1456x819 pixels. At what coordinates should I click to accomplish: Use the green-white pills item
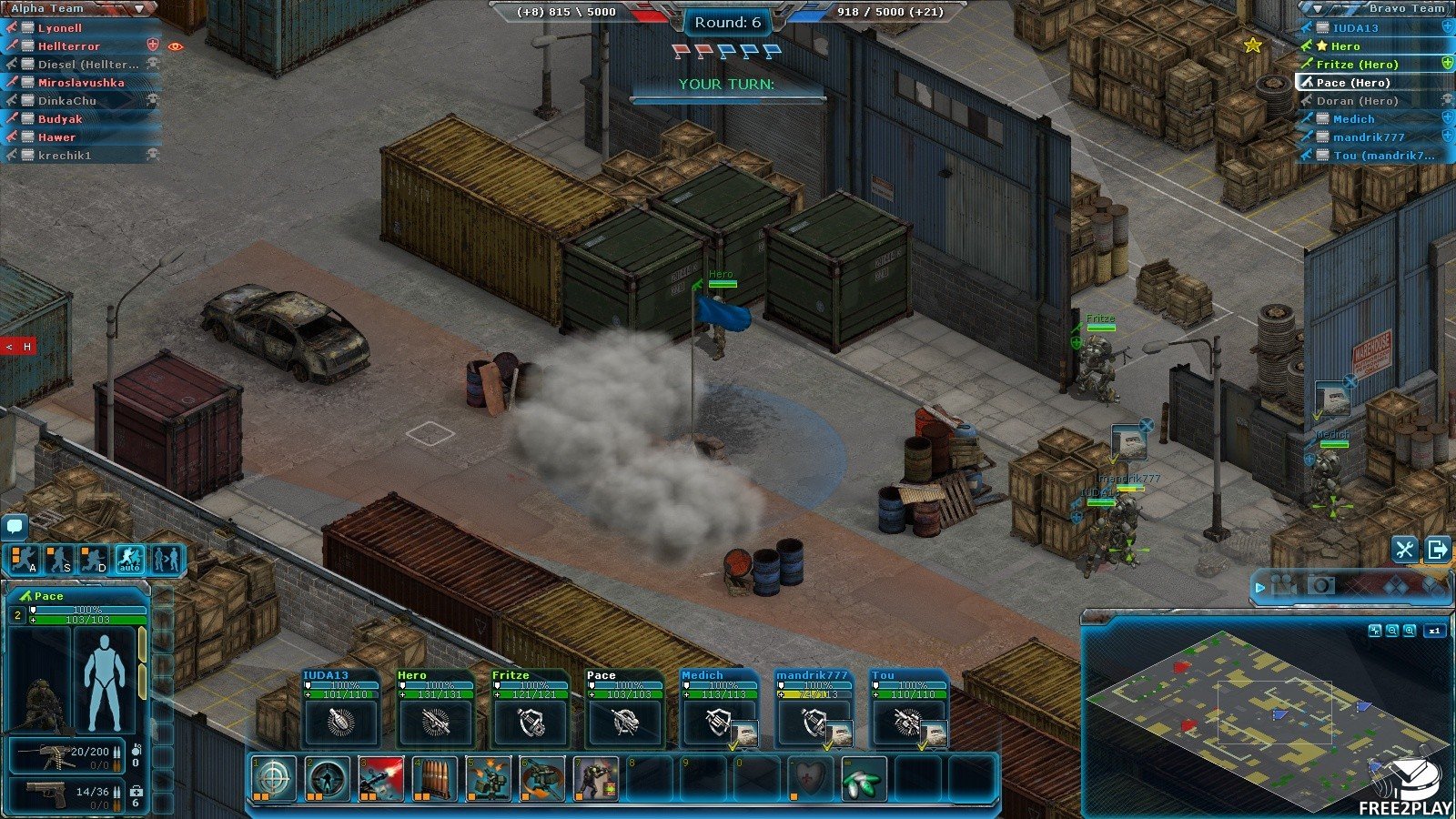[x=864, y=779]
